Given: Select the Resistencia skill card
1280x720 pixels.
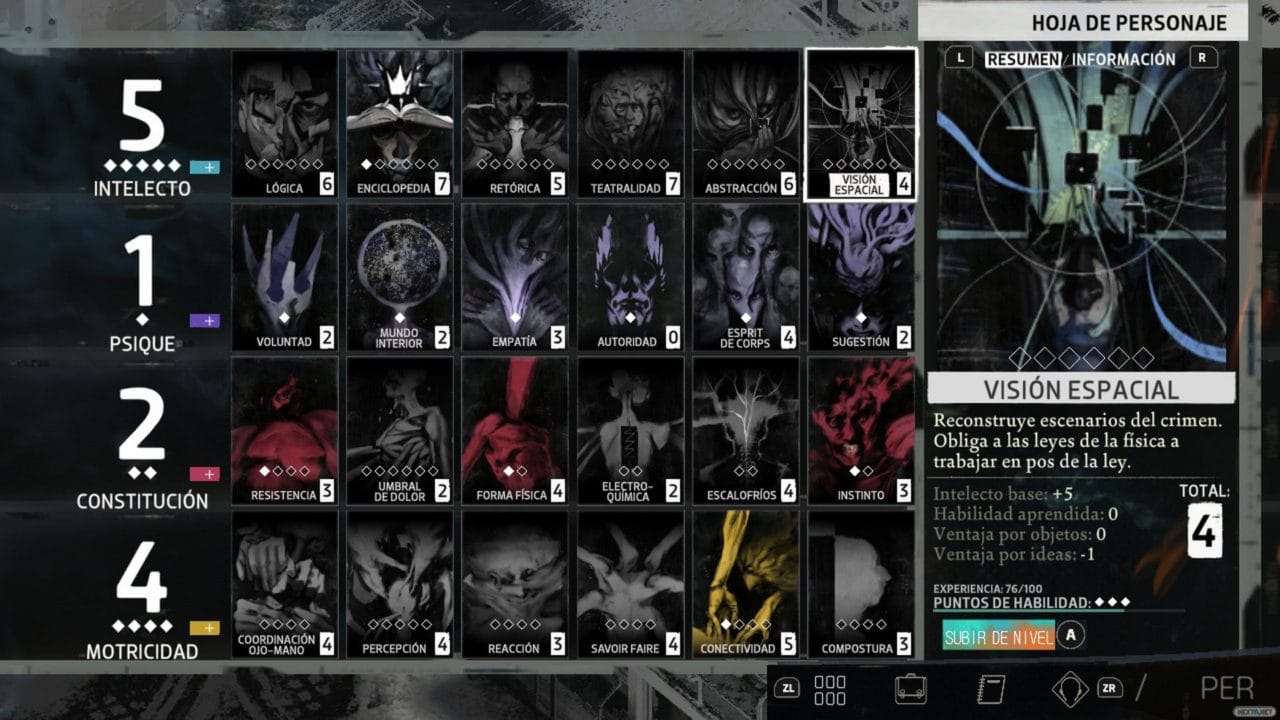Looking at the screenshot, I should 285,431.
